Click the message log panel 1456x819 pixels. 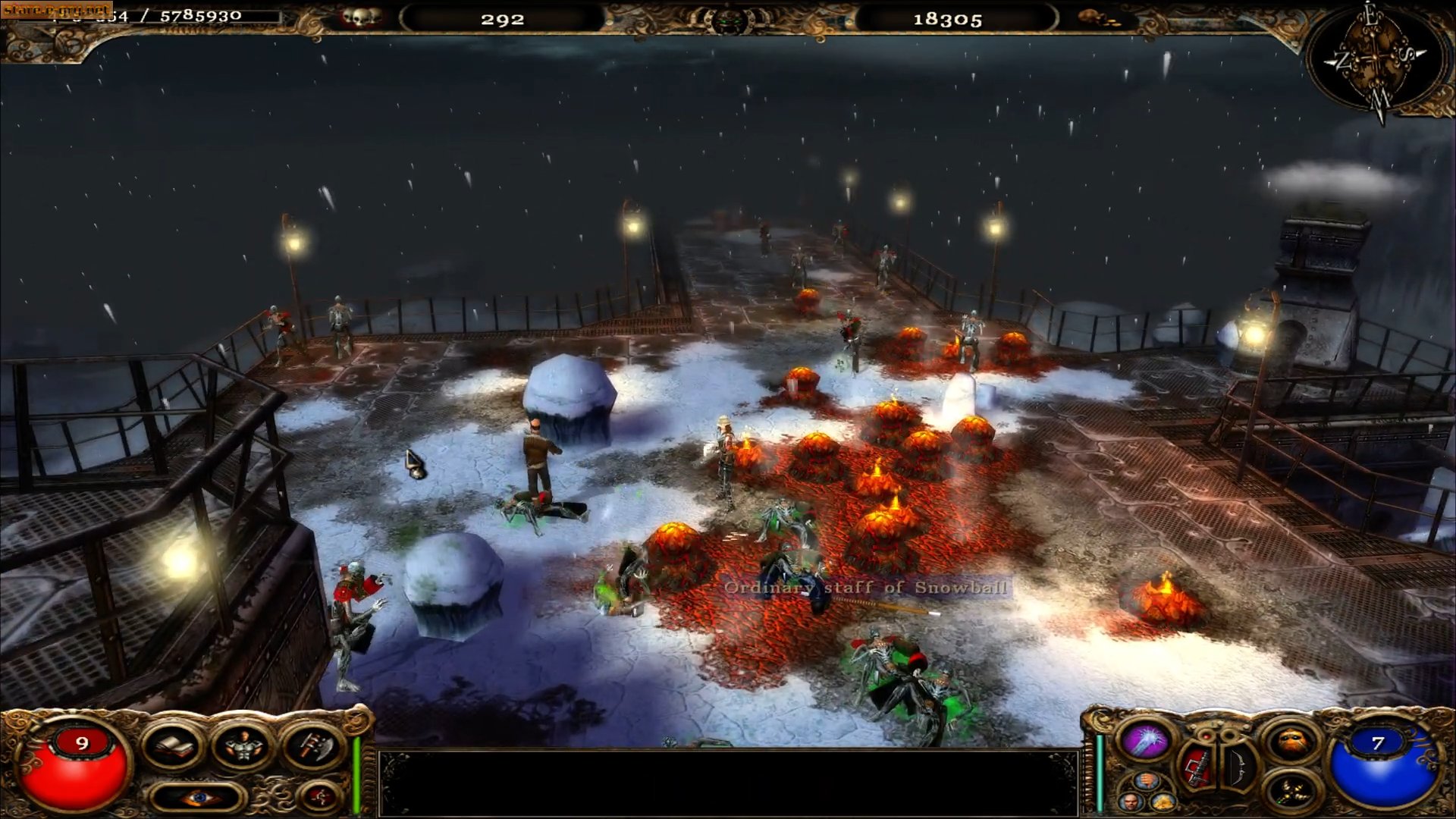point(728,783)
